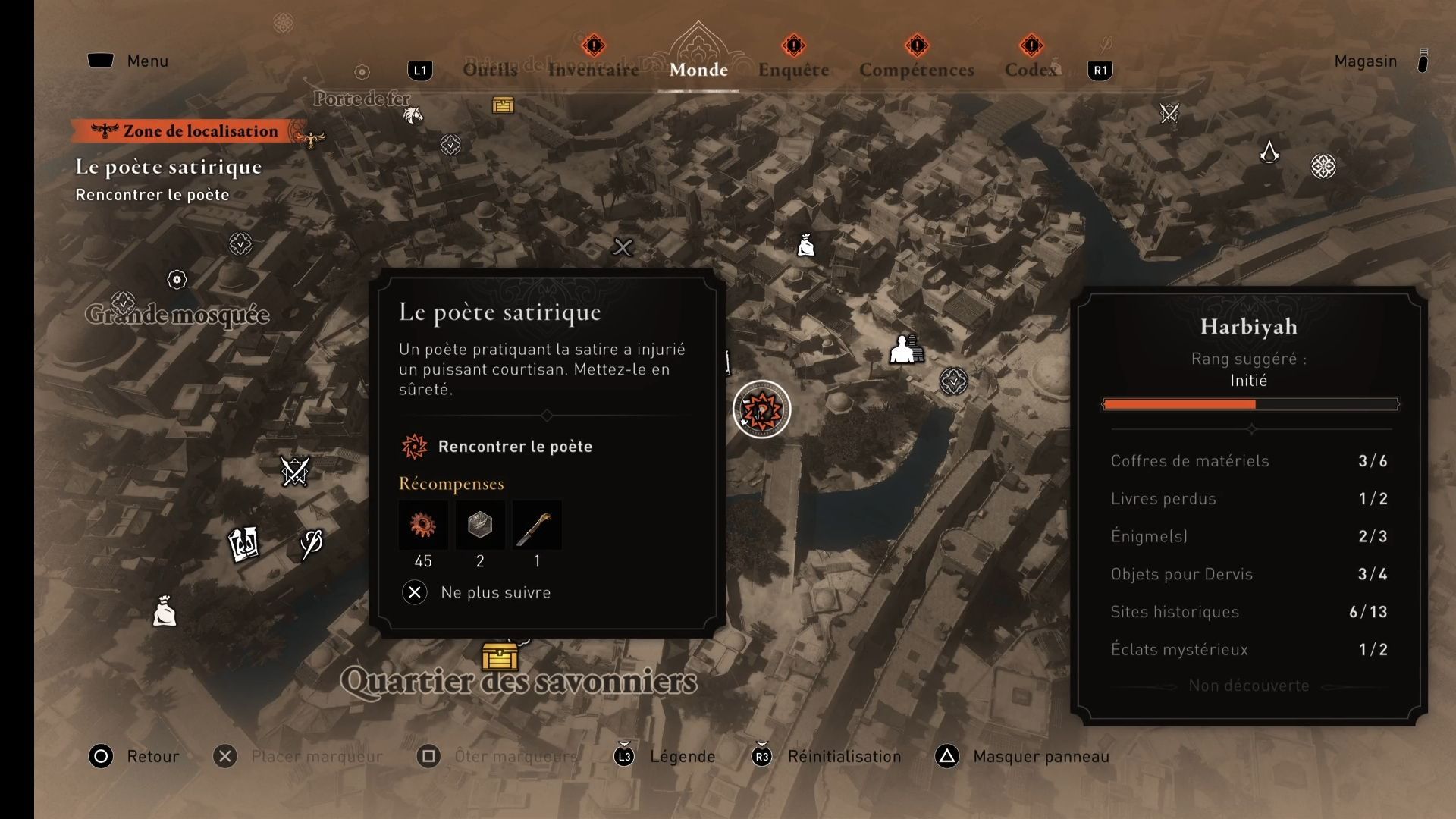Open the Inventaire tab
The image size is (1456, 819).
pyautogui.click(x=593, y=70)
